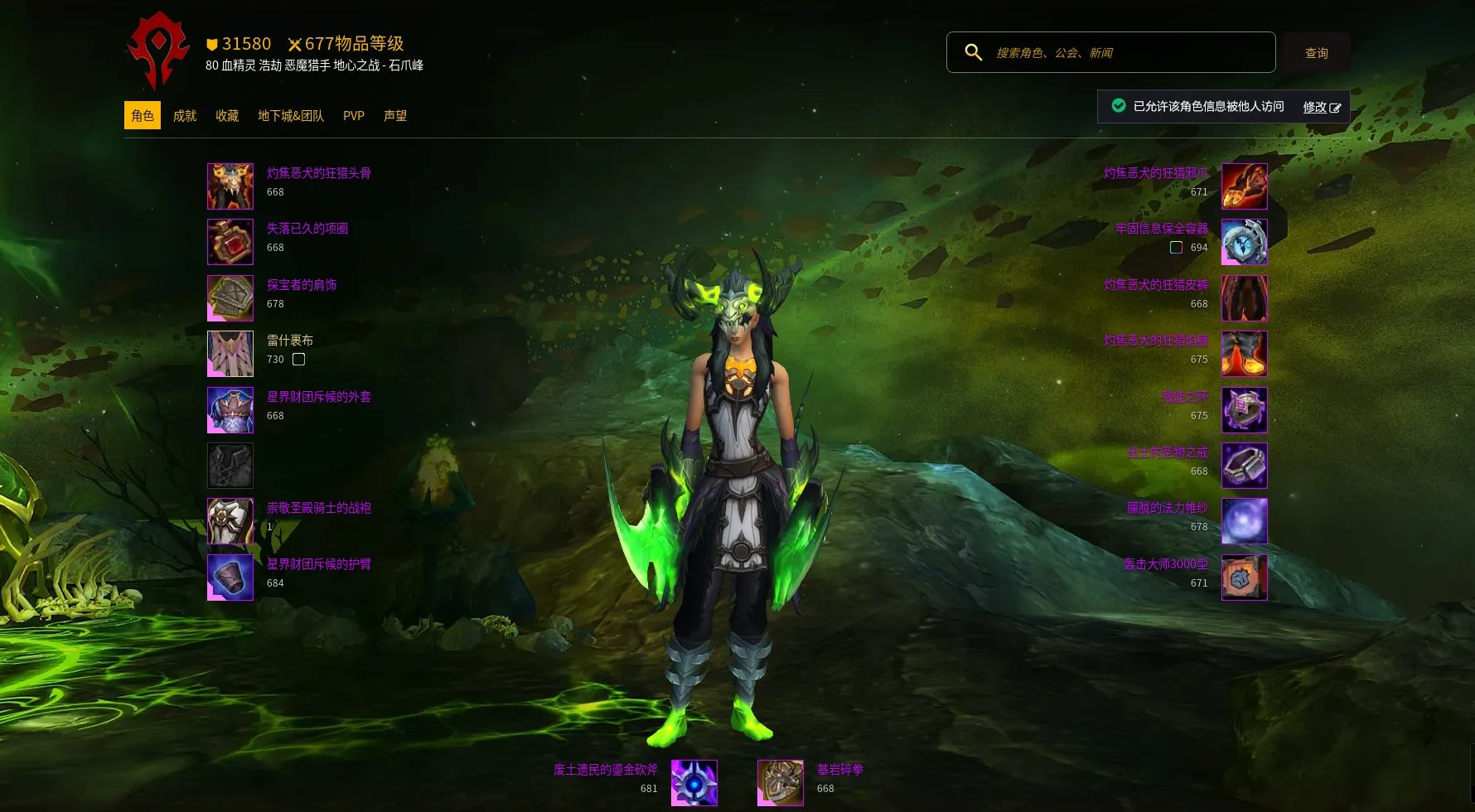
Task: Select the 基岩碎拳 off-hand weapon icon
Action: [781, 783]
